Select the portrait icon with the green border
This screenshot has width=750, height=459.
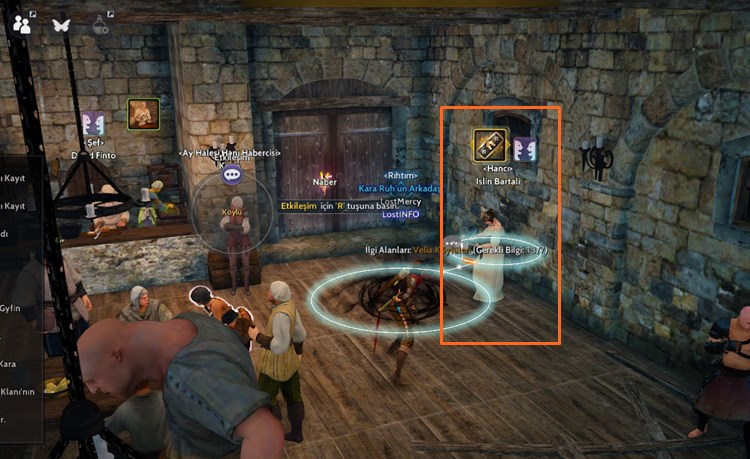click(x=143, y=113)
